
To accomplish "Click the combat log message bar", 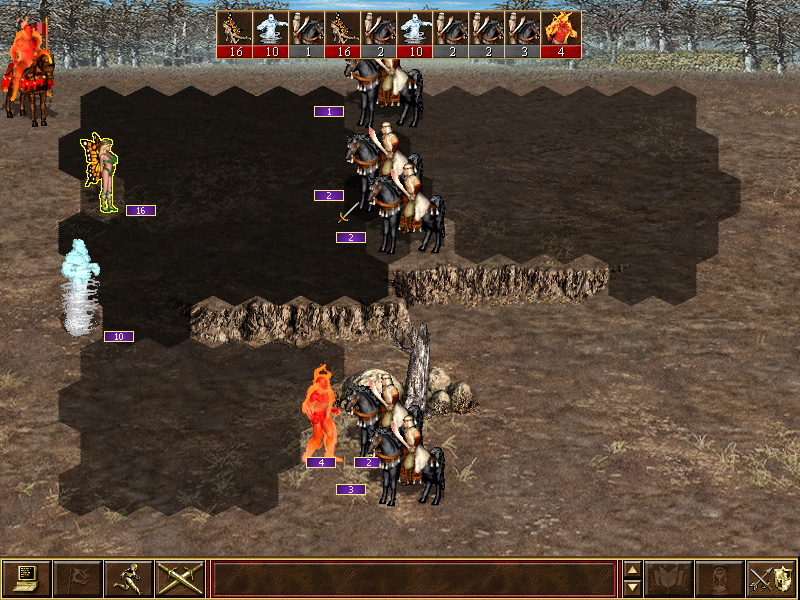I will [x=414, y=579].
